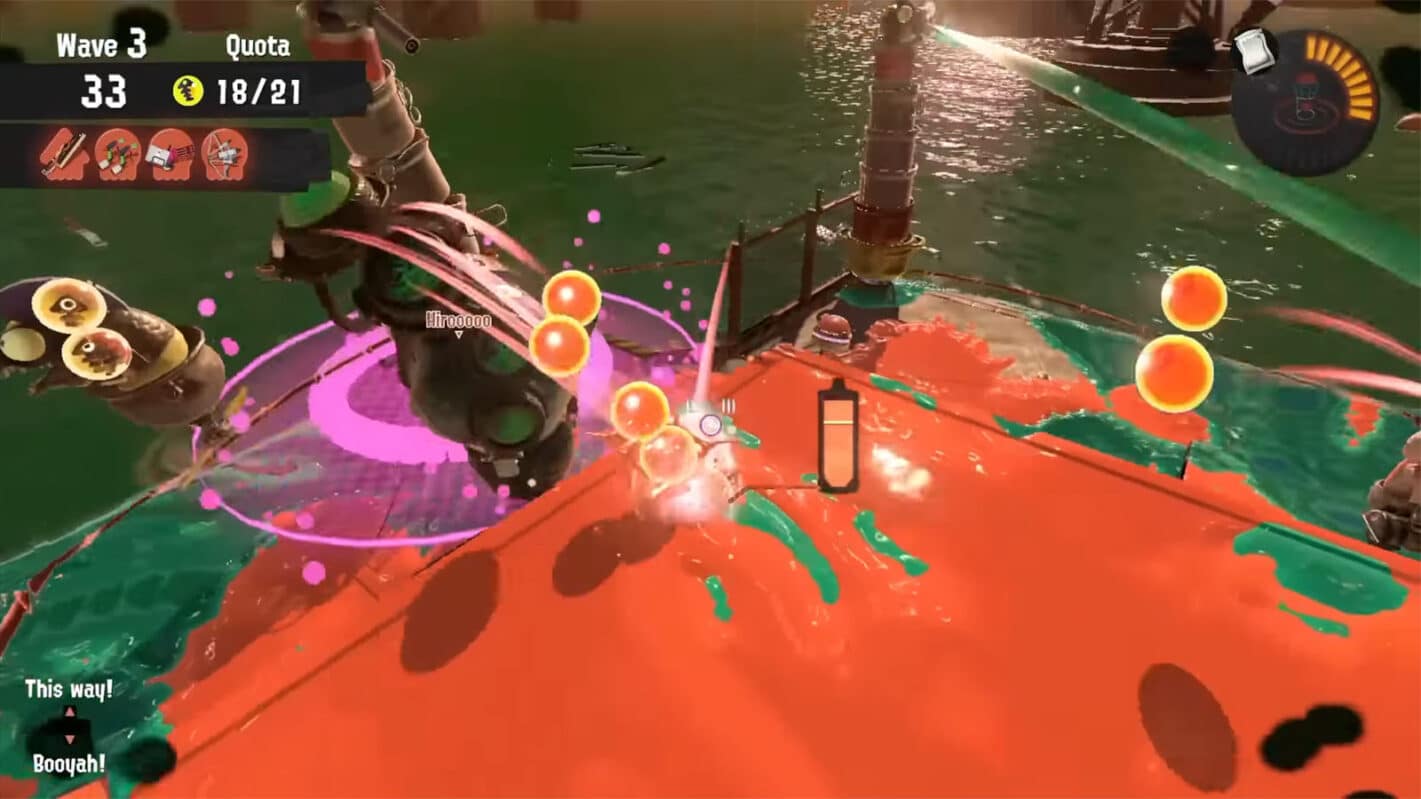Select the first weapon slot icon
Screen dimensions: 1421x799
point(62,155)
